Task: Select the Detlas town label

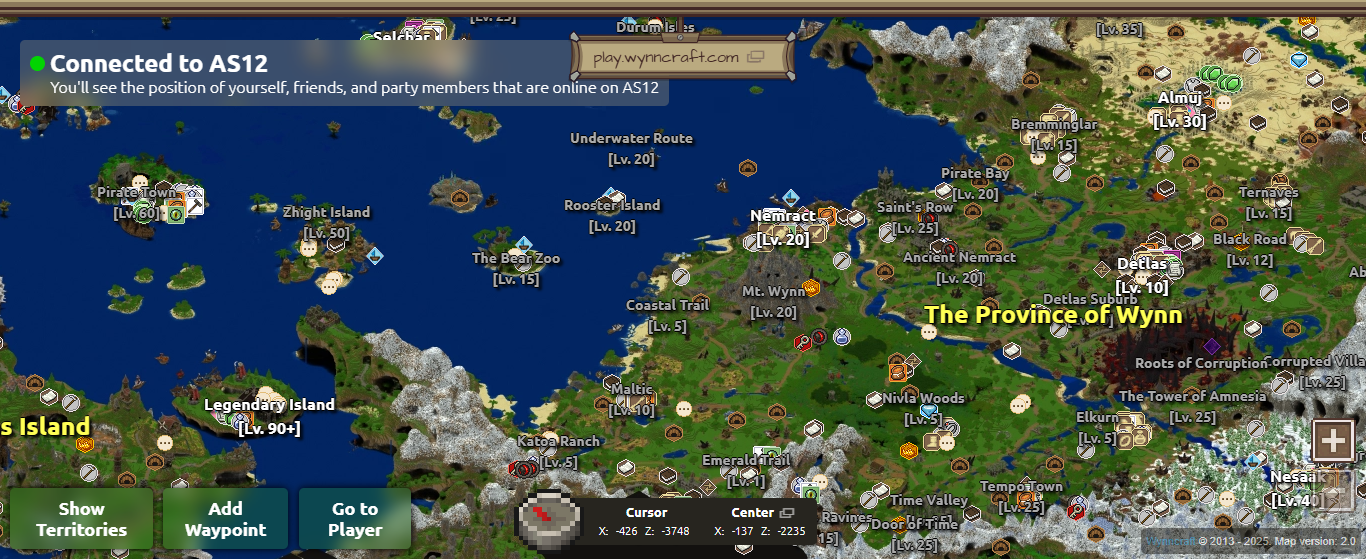Action: coord(1142,264)
